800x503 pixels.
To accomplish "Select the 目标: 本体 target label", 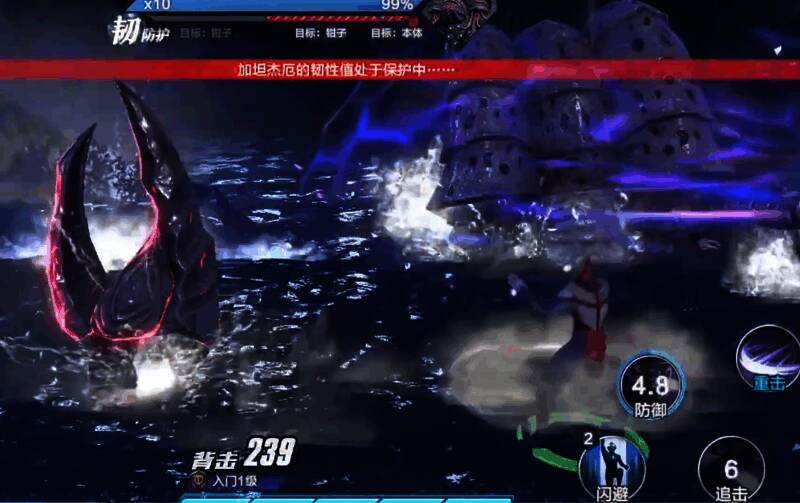I will [x=397, y=32].
